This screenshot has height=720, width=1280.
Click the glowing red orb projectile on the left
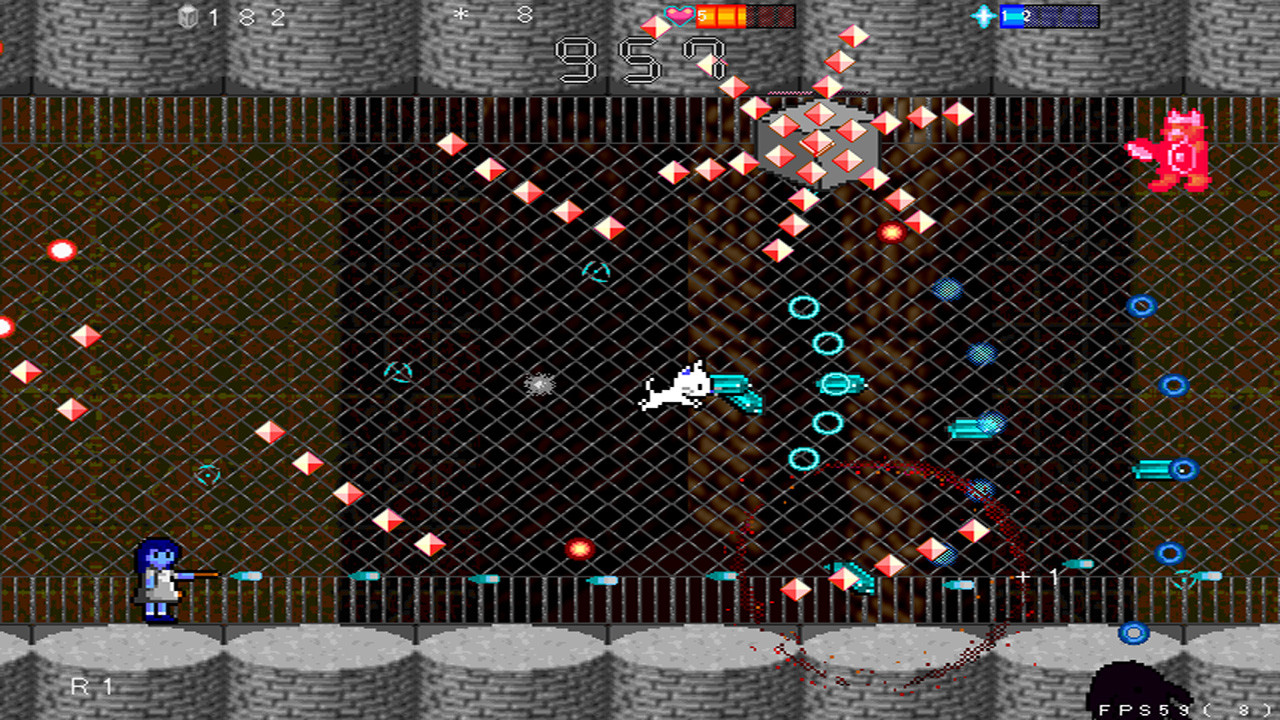60,248
